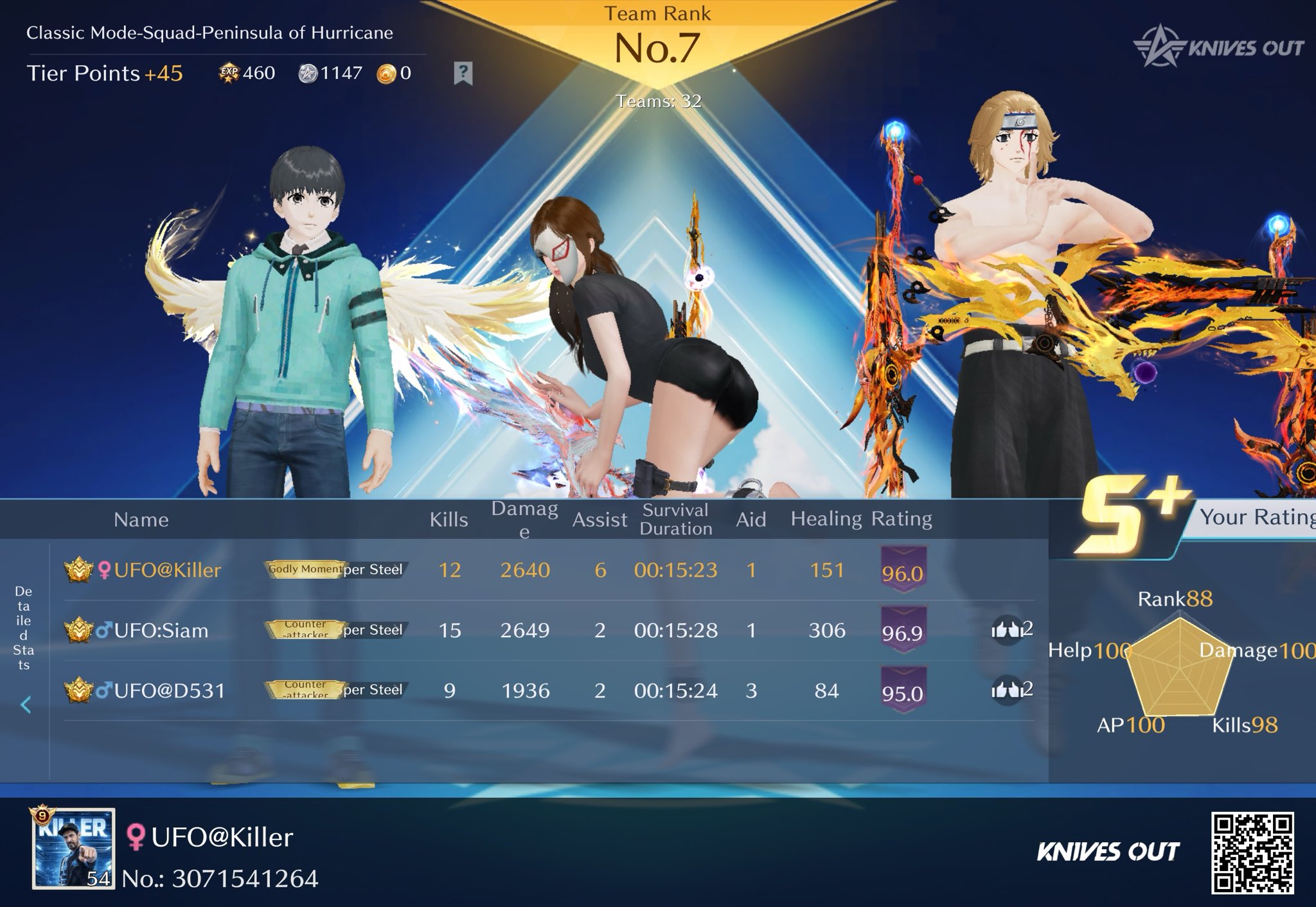
Task: Select the UFO:Siam player row
Action: pos(161,631)
